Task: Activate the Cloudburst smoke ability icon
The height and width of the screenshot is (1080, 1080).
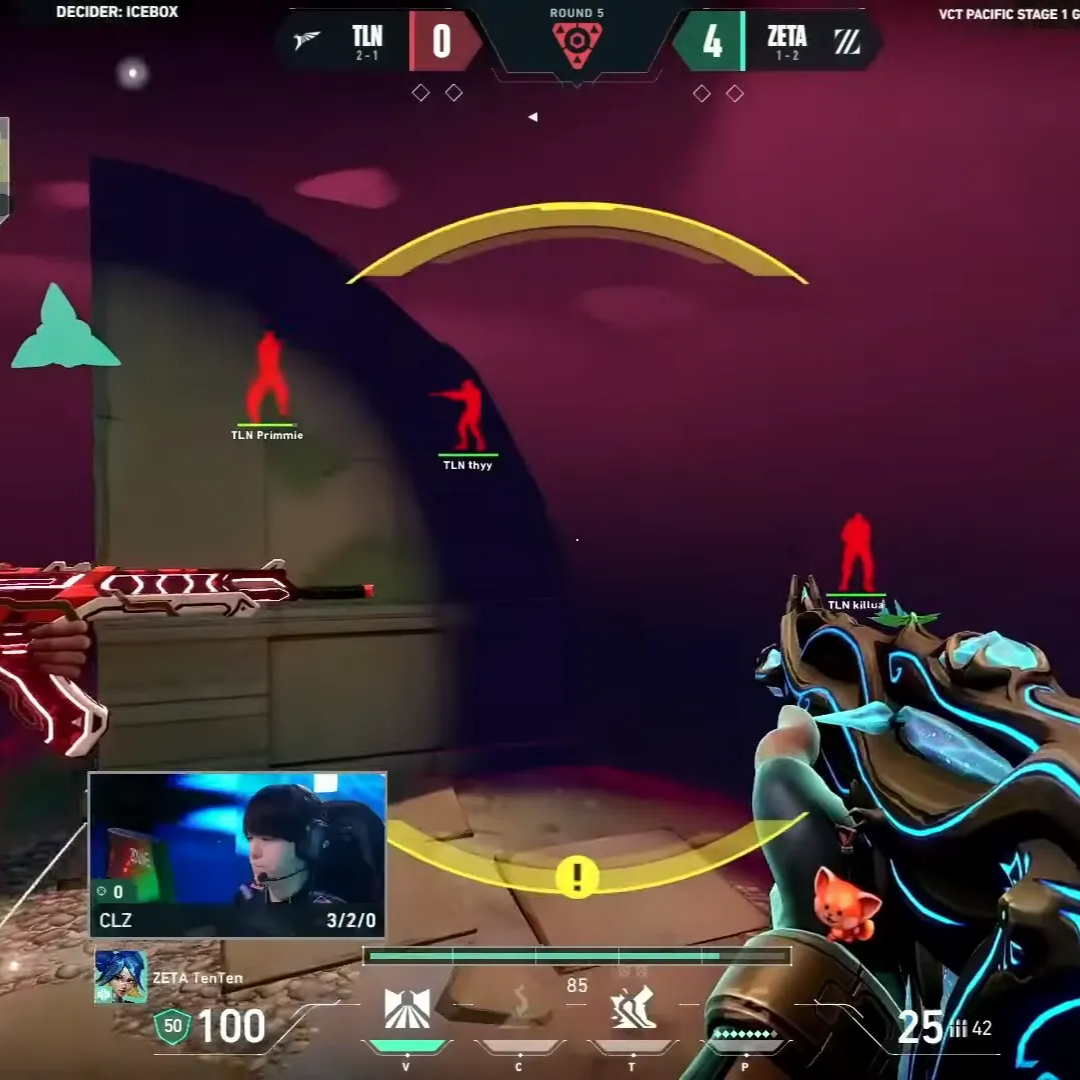Action: [519, 1003]
